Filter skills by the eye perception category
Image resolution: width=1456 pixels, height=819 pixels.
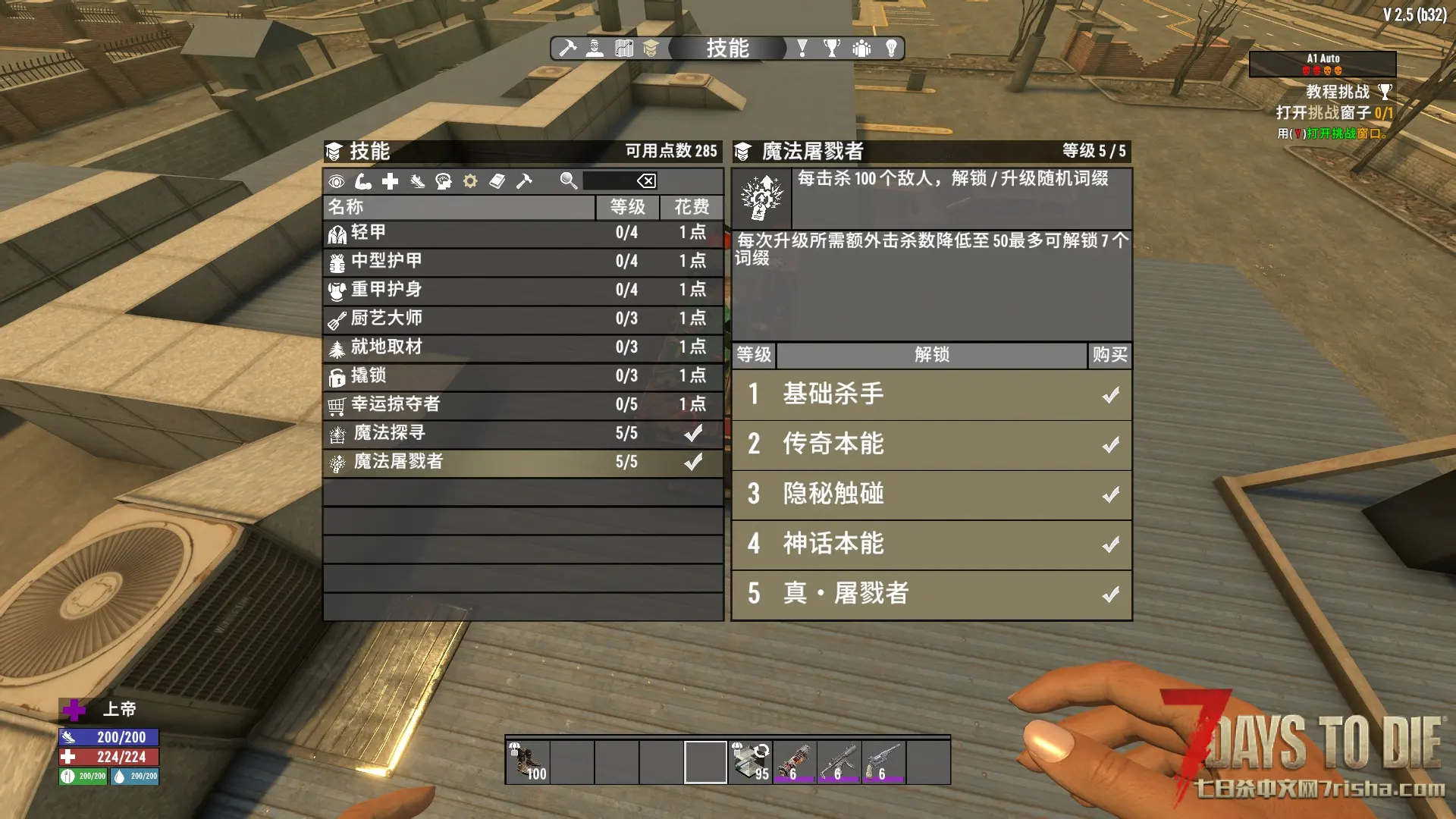[x=337, y=181]
